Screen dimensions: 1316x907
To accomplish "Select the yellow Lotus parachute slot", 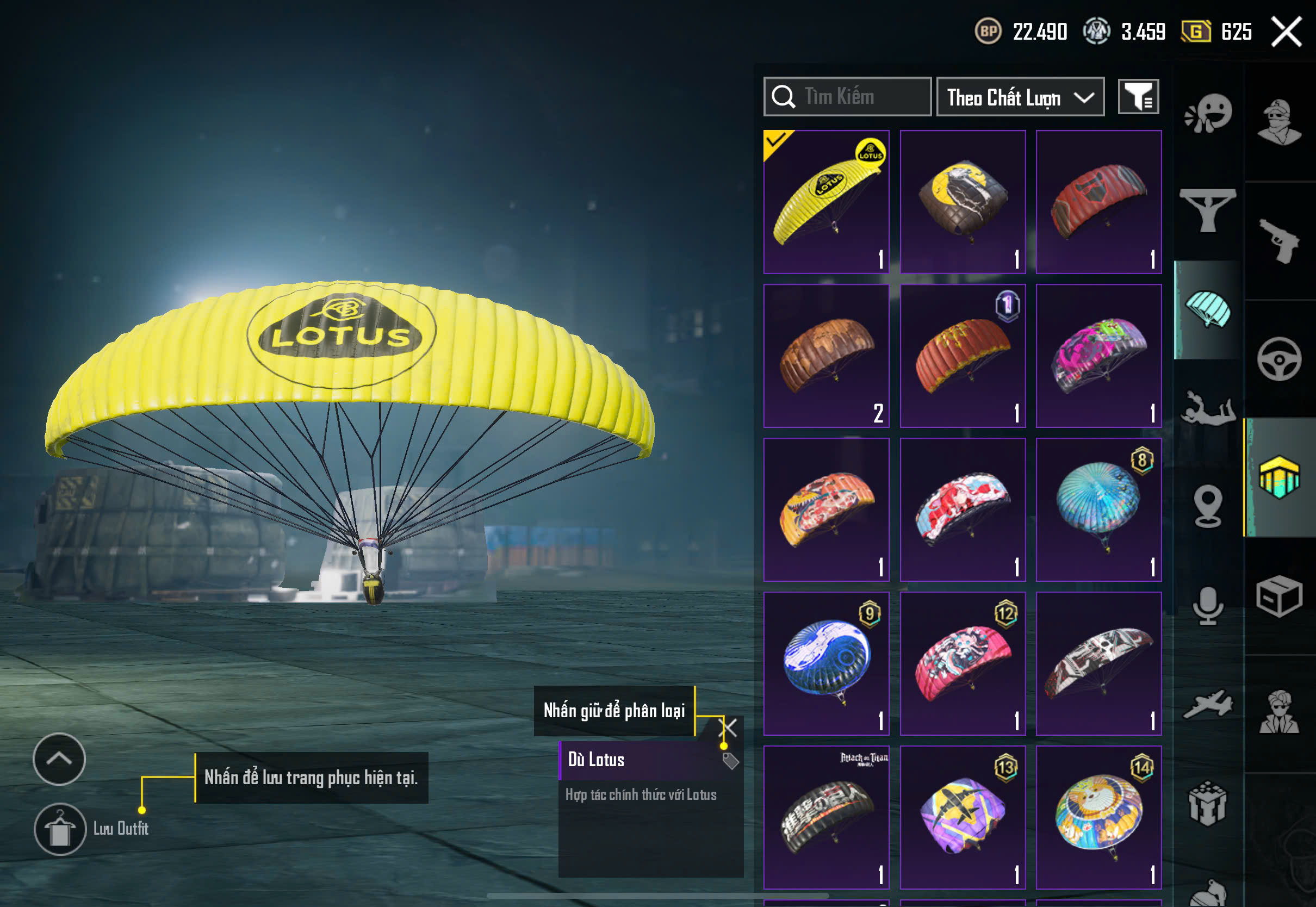I will 826,202.
